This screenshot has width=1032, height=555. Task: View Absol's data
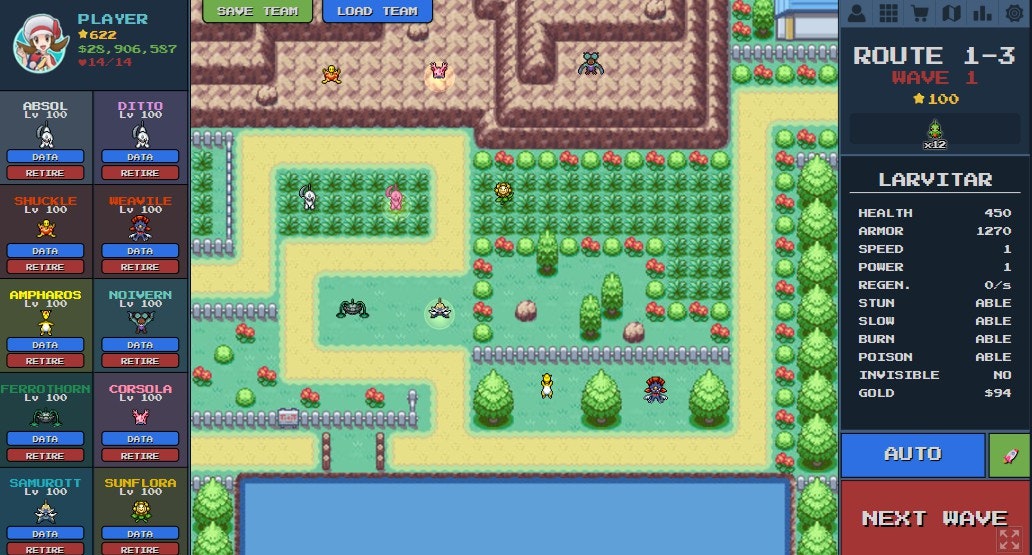(x=45, y=156)
